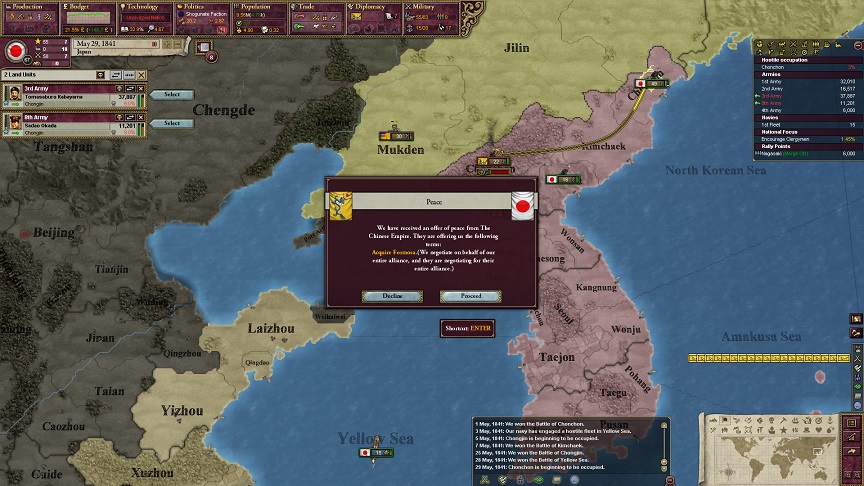Screen dimensions: 864x486
Task: Click Select button beside 8th Army
Action: tap(172, 124)
